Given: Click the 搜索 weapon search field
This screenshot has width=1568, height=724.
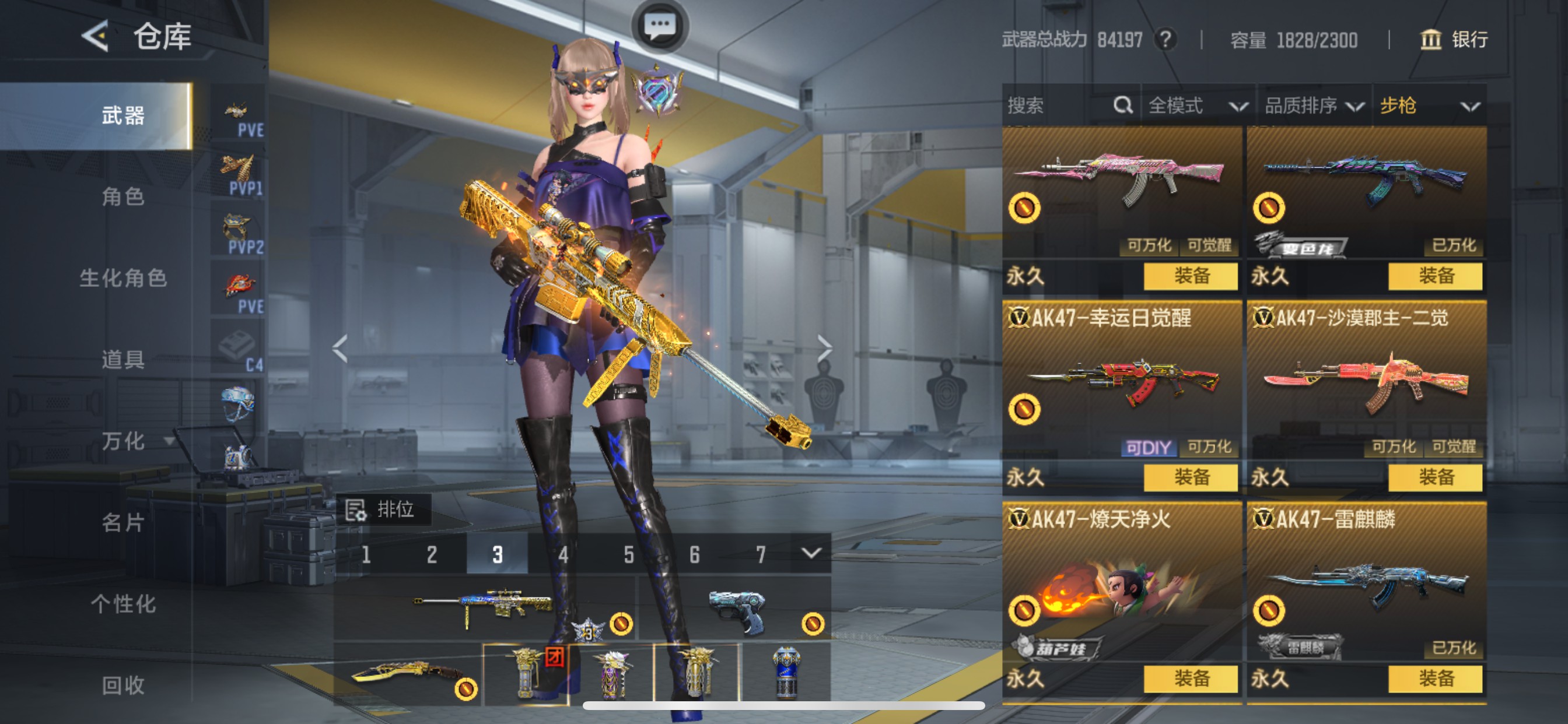Looking at the screenshot, I should coord(1059,106).
